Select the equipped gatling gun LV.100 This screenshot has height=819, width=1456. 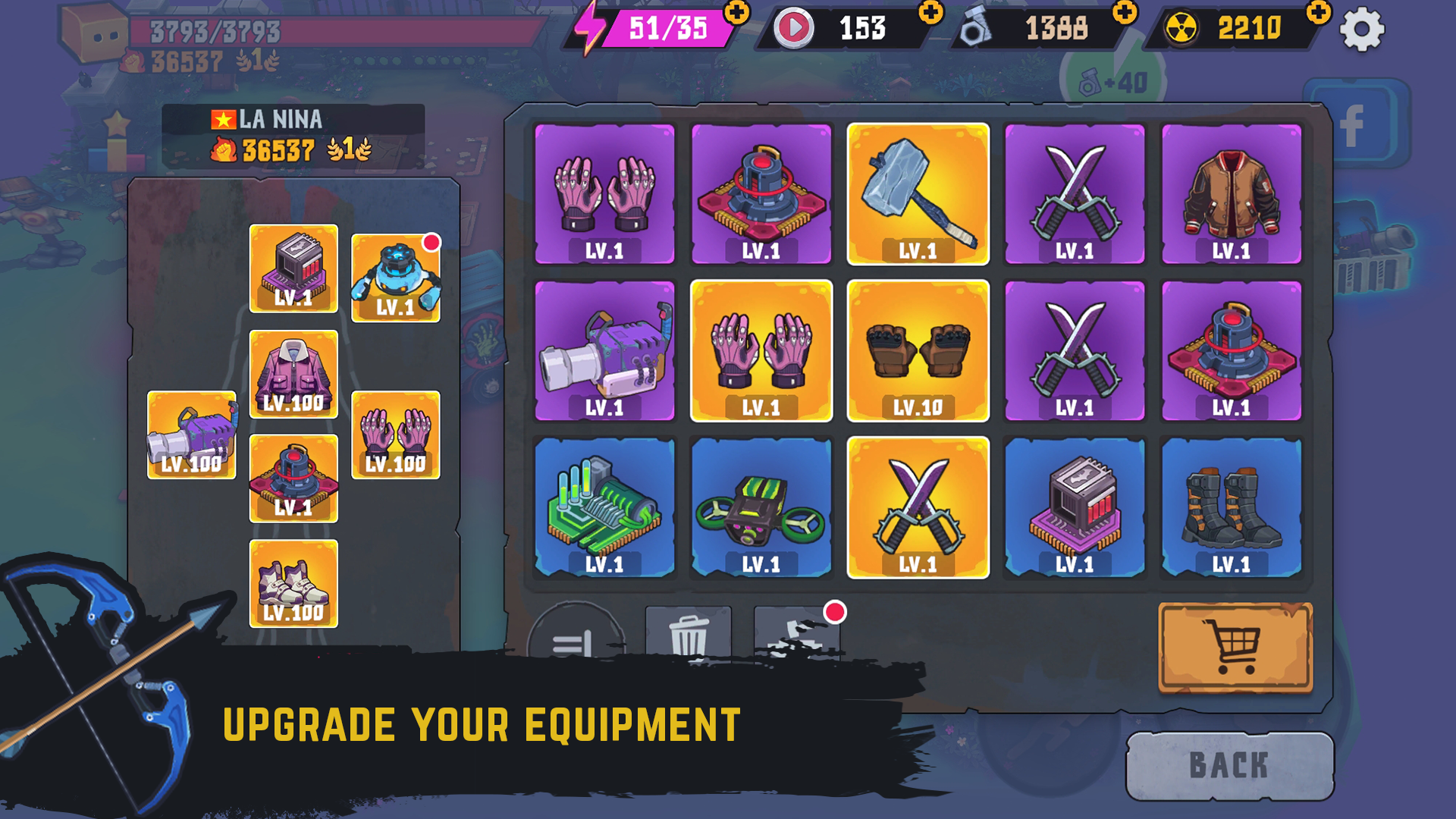click(x=192, y=435)
